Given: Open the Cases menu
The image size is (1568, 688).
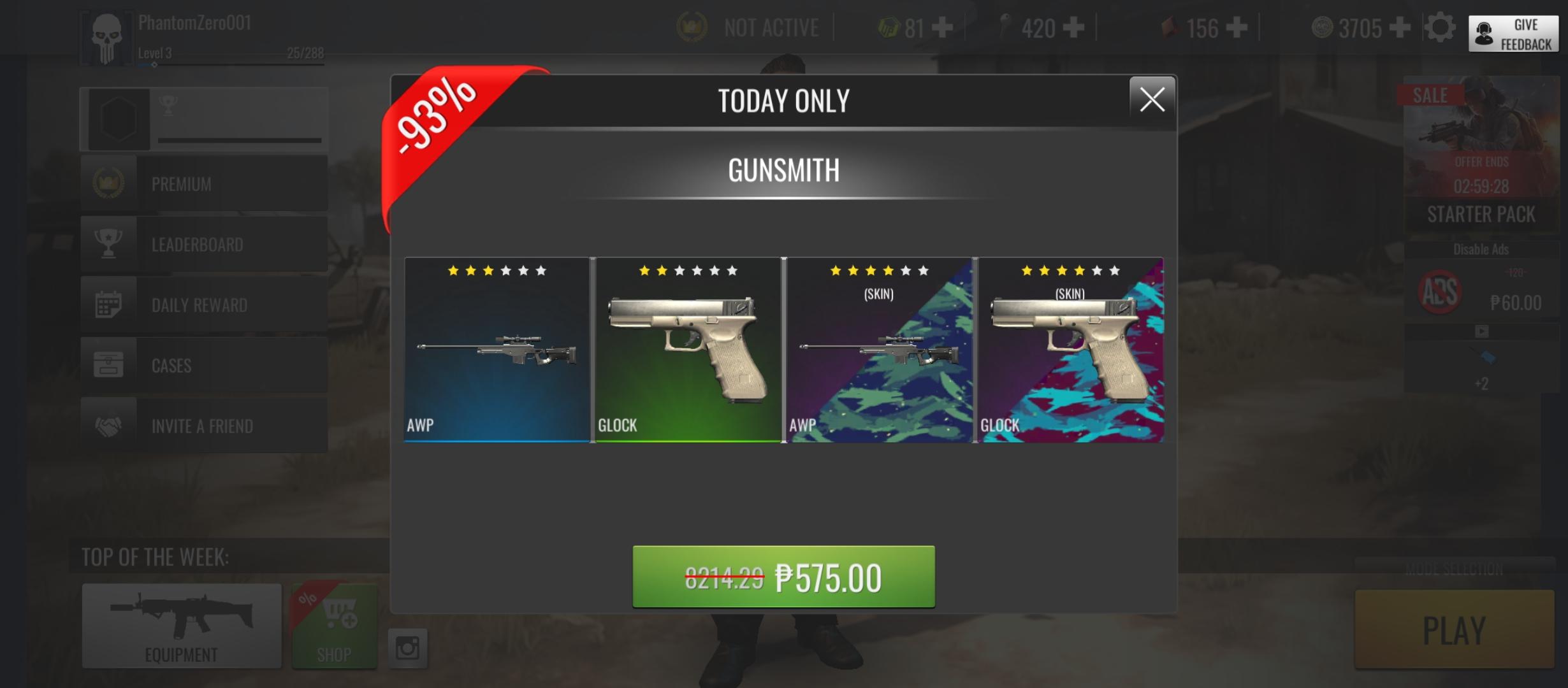Looking at the screenshot, I should pyautogui.click(x=204, y=365).
